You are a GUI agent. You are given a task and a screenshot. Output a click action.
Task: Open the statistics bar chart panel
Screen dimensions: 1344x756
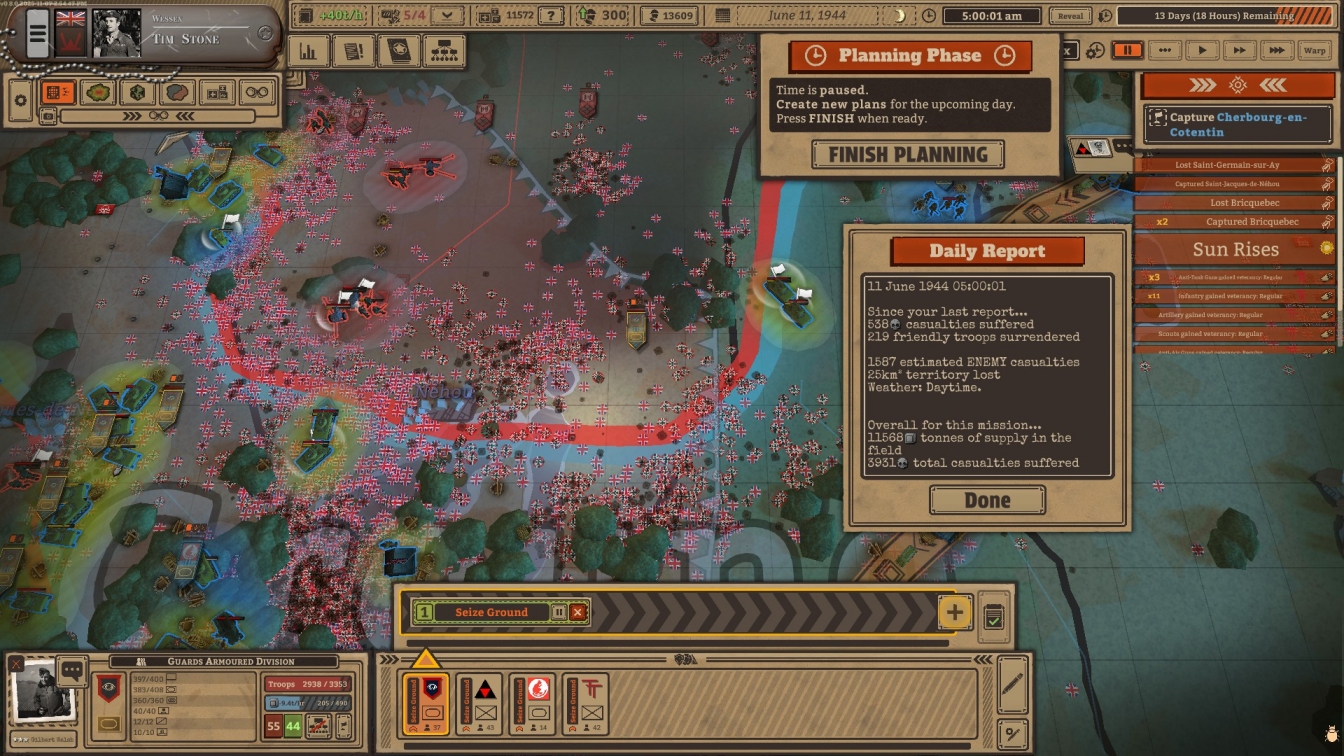click(309, 51)
